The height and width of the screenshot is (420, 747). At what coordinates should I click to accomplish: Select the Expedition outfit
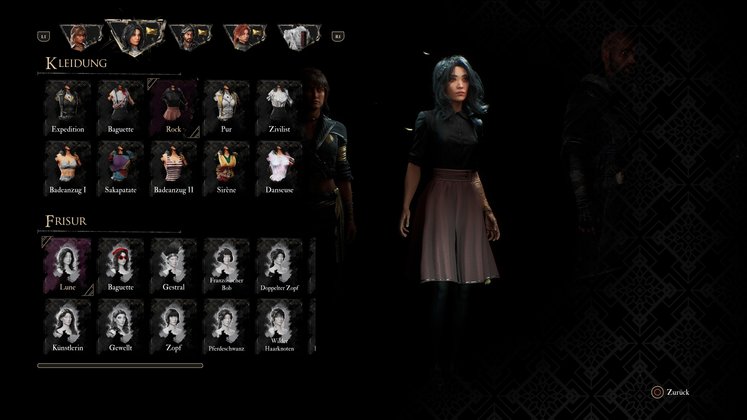(67, 107)
